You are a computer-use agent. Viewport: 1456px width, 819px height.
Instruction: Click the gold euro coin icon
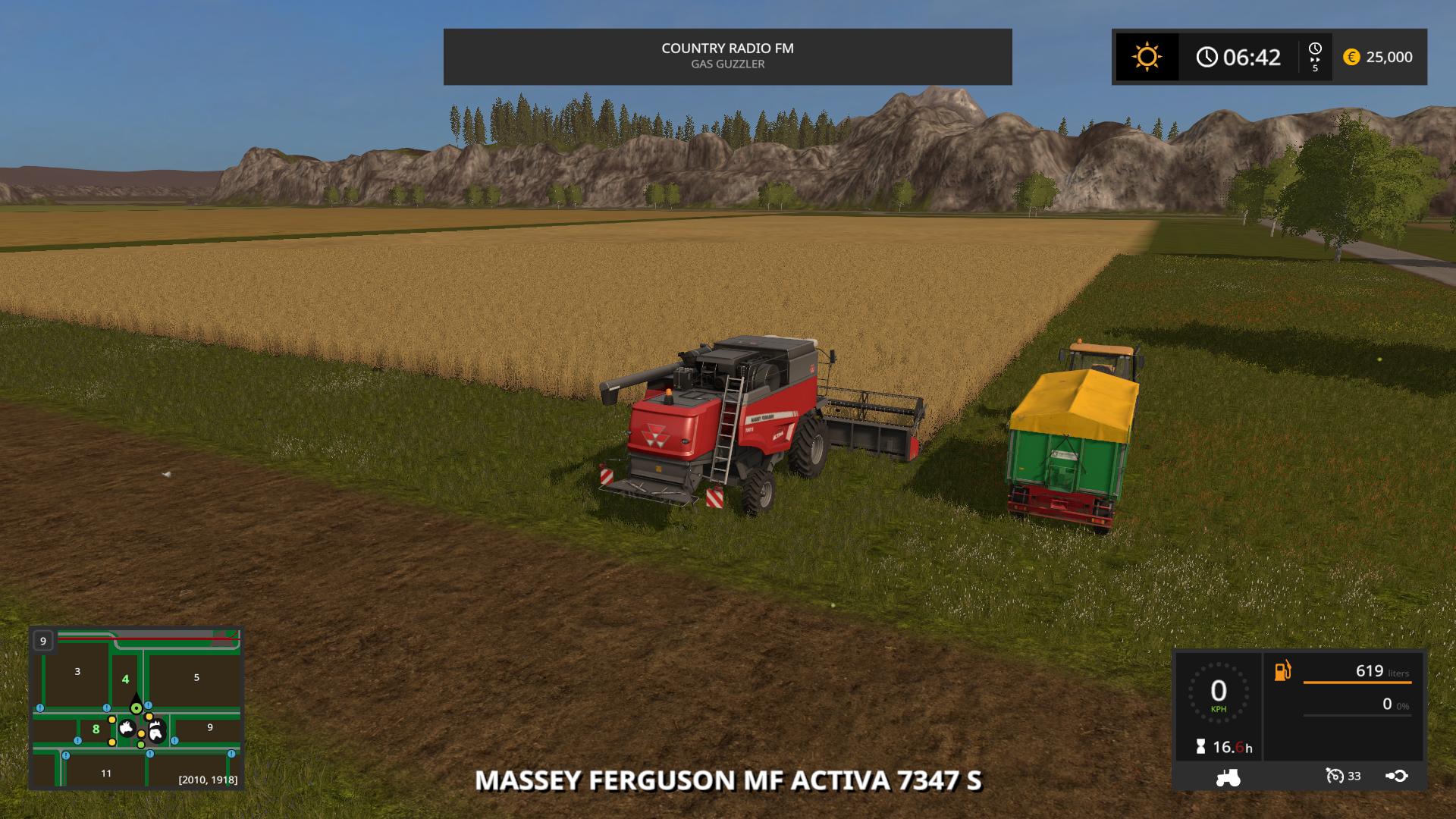[1351, 57]
